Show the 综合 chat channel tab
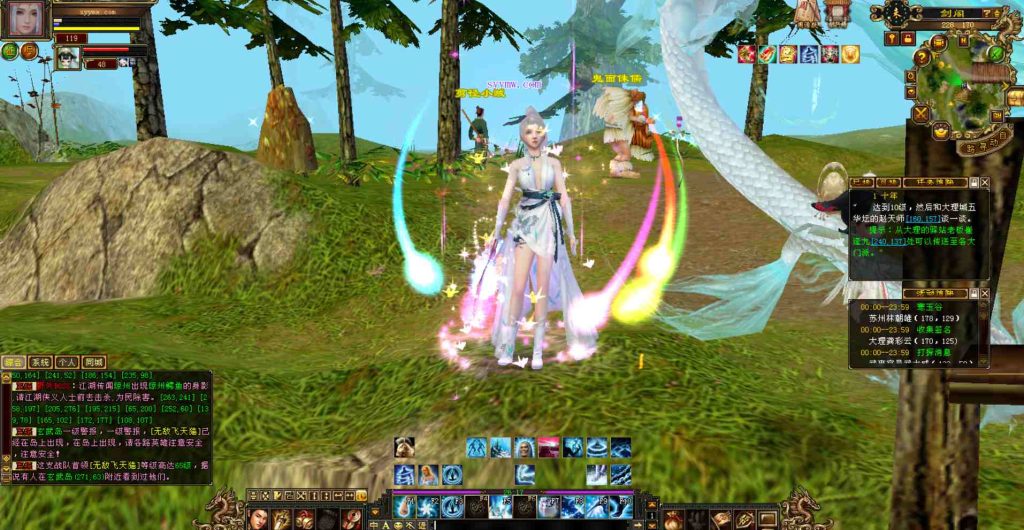 [14, 362]
